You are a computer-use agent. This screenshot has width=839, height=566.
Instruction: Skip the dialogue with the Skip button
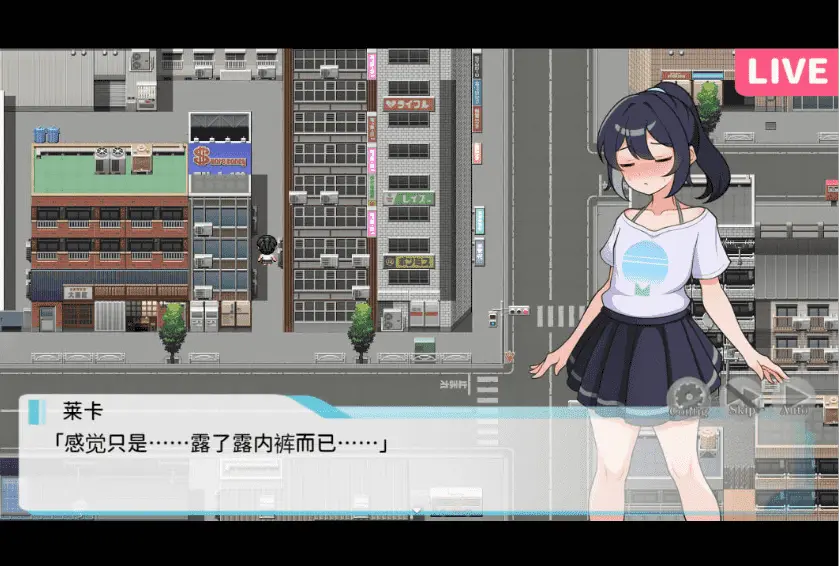pos(742,396)
